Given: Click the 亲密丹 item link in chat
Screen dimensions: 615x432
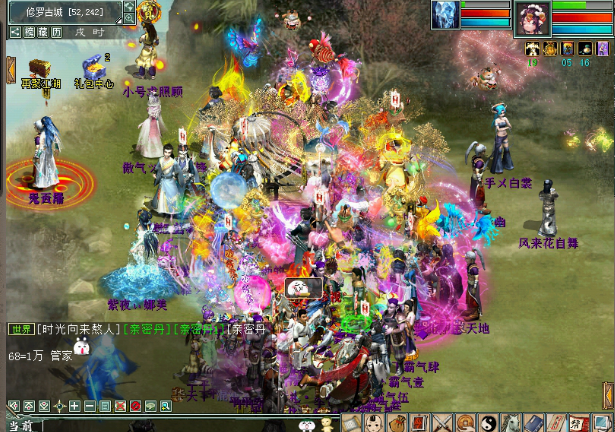Looking at the screenshot, I should click(x=146, y=328).
